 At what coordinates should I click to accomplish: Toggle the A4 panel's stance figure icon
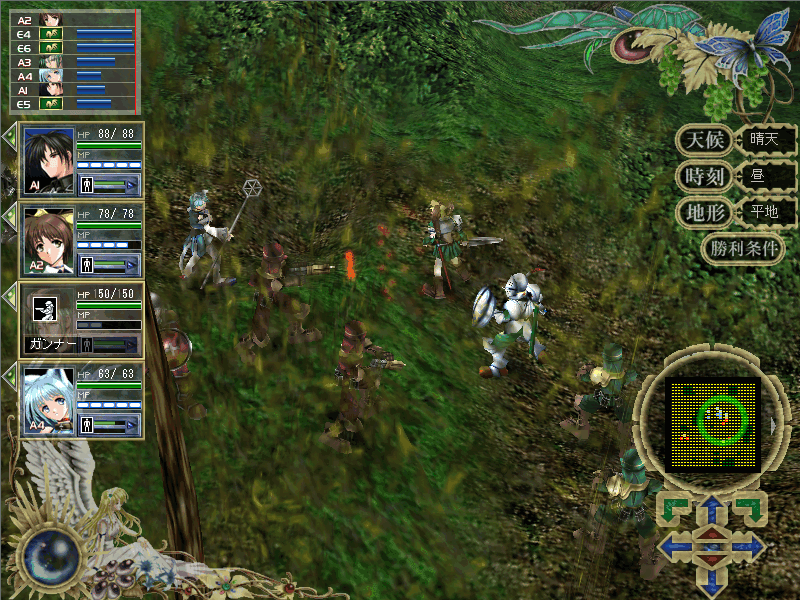pos(86,424)
